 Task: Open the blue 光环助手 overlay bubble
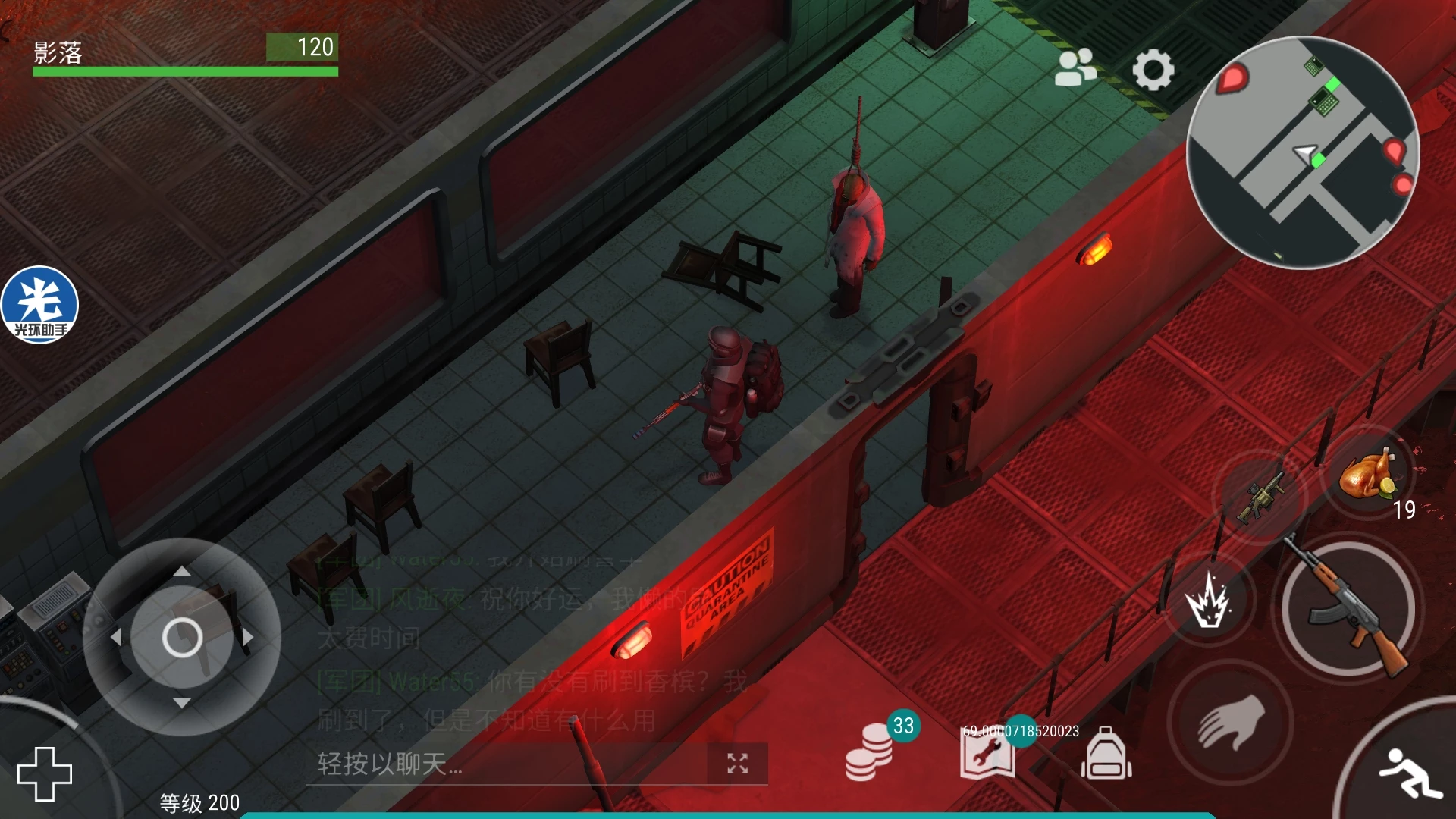pos(39,305)
